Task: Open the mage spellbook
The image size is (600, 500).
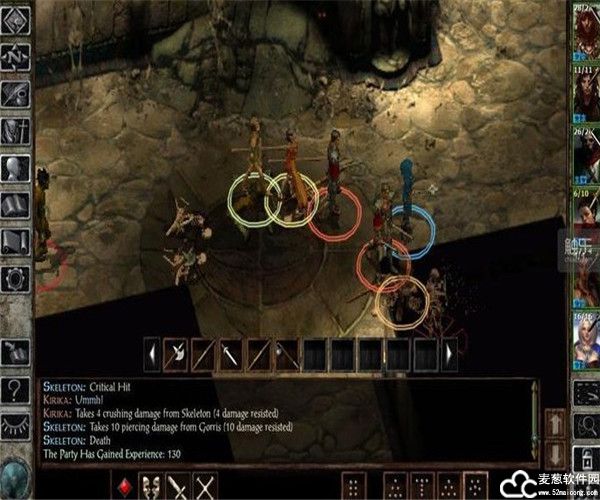Action: pos(18,204)
